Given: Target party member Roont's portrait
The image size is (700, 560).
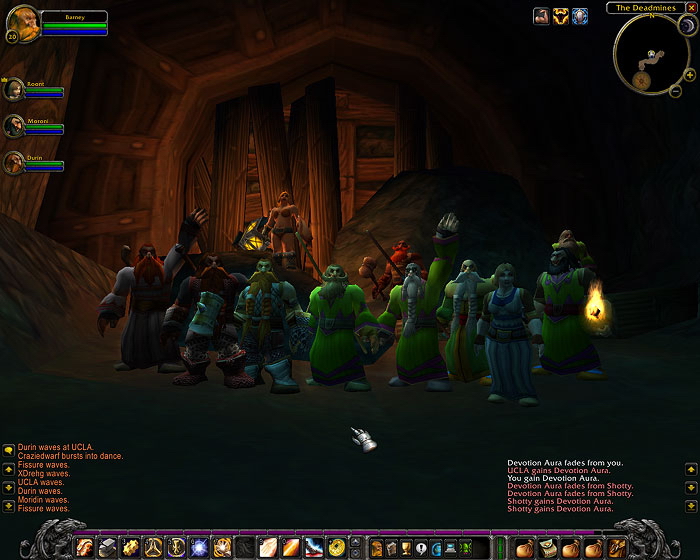Looking at the screenshot, I should 14,89.
